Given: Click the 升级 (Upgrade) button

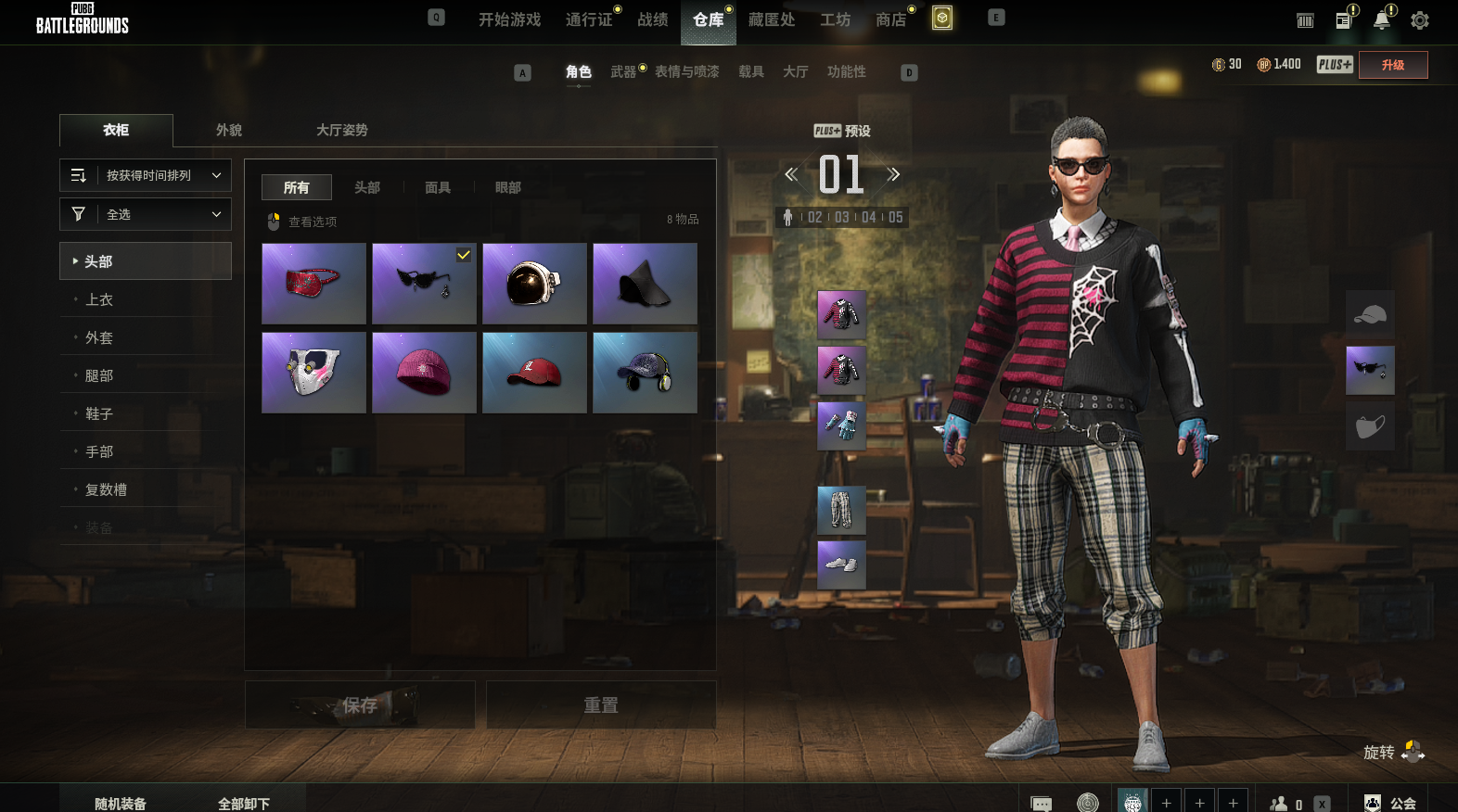Looking at the screenshot, I should tap(1392, 65).
